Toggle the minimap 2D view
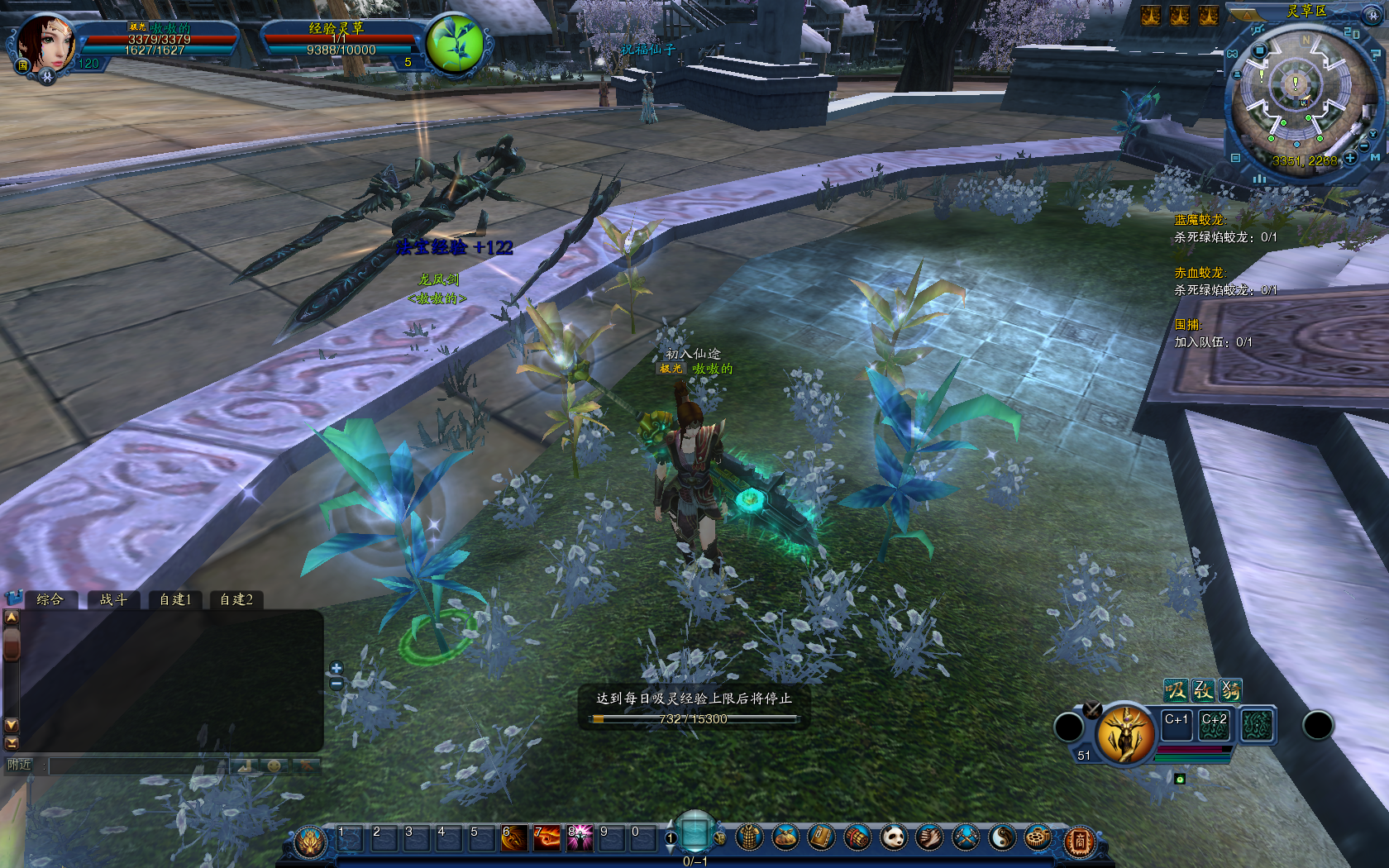This screenshot has height=868, width=1389. [x=1352, y=33]
